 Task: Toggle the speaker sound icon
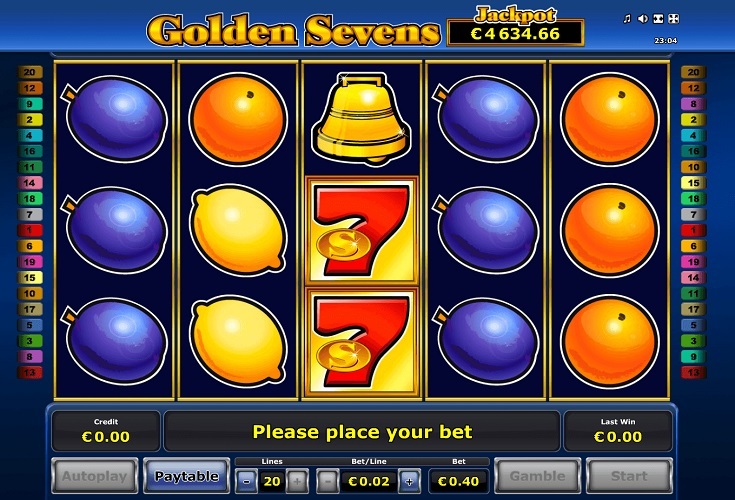click(x=642, y=18)
